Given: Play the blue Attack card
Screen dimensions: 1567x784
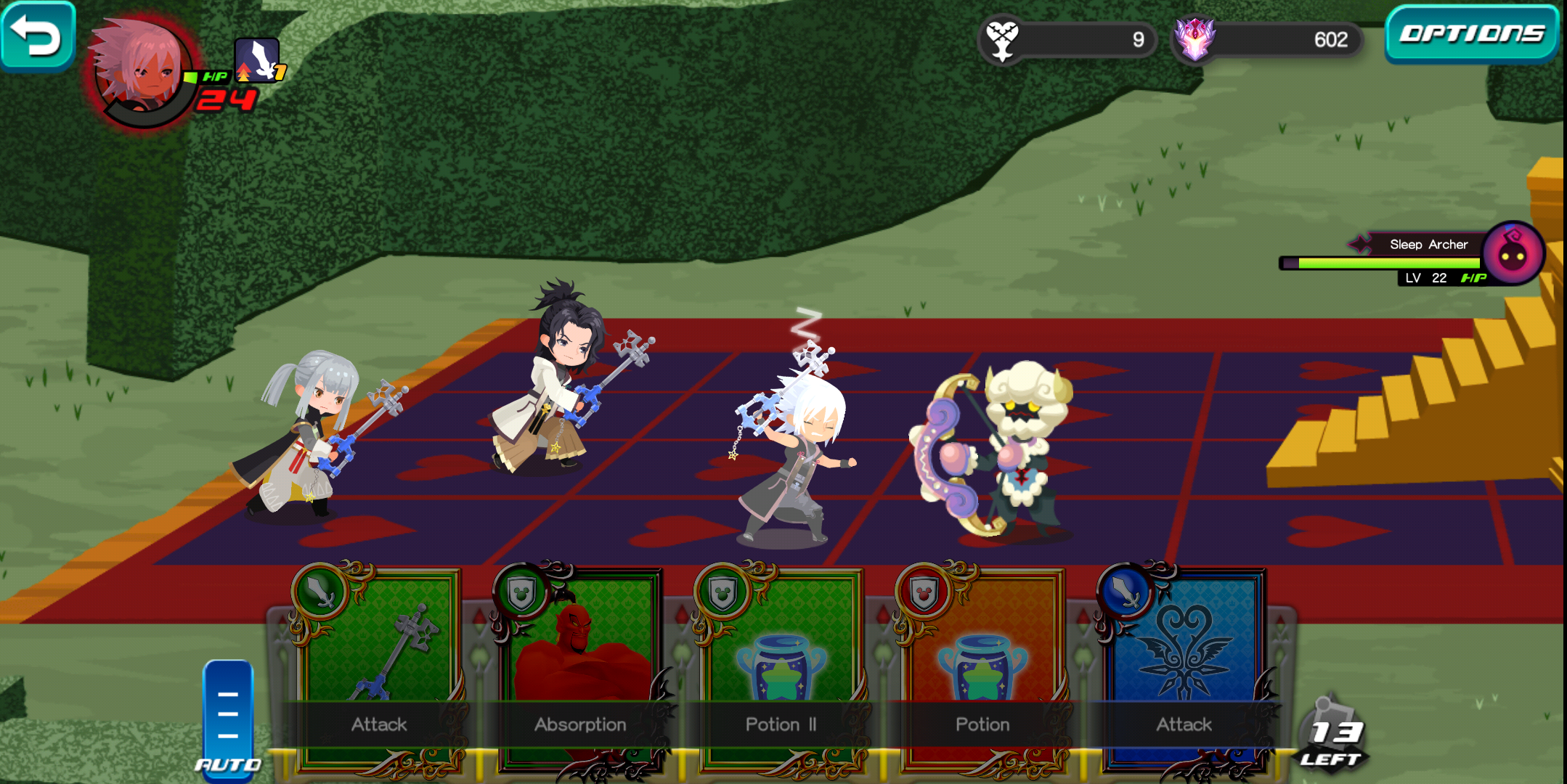Looking at the screenshot, I should [1184, 668].
